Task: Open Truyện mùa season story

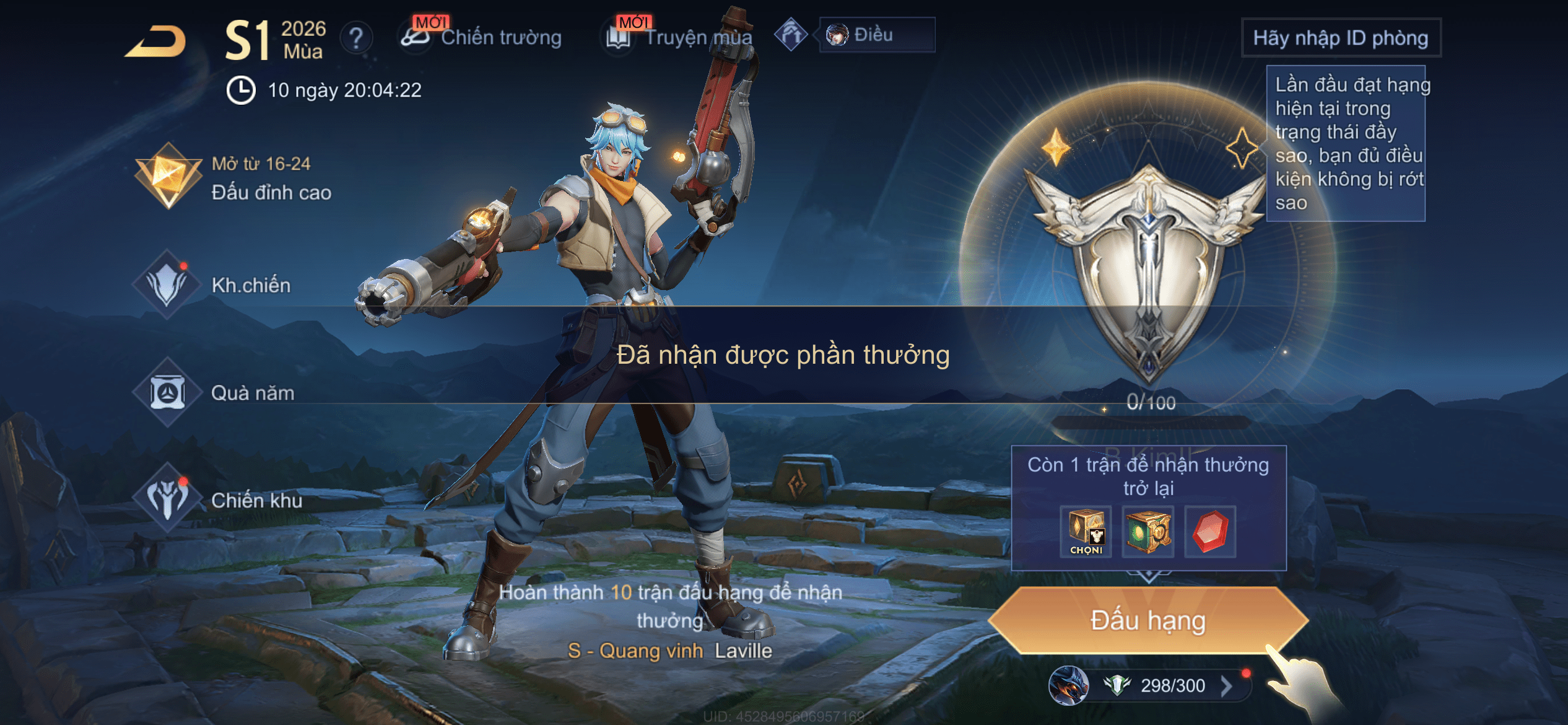Action: [680, 37]
